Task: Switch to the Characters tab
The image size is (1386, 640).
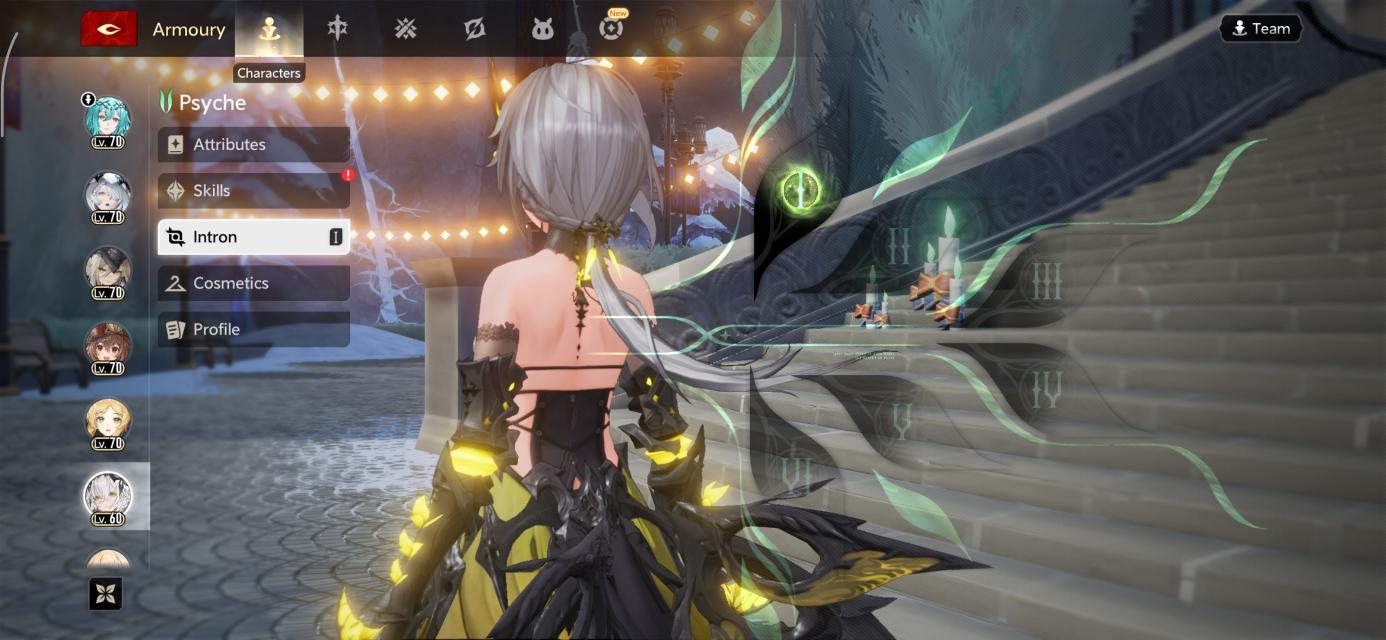Action: (x=268, y=29)
